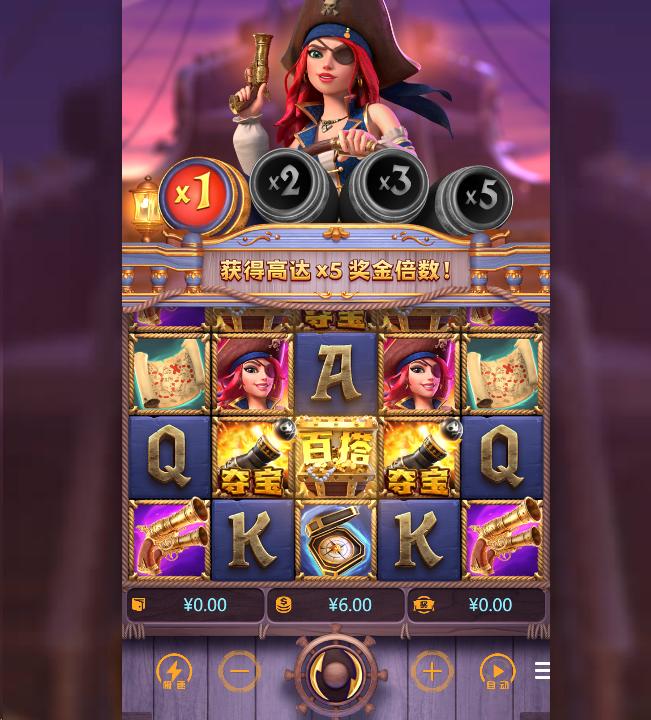
Task: Start auto spin mode
Action: pos(497,672)
